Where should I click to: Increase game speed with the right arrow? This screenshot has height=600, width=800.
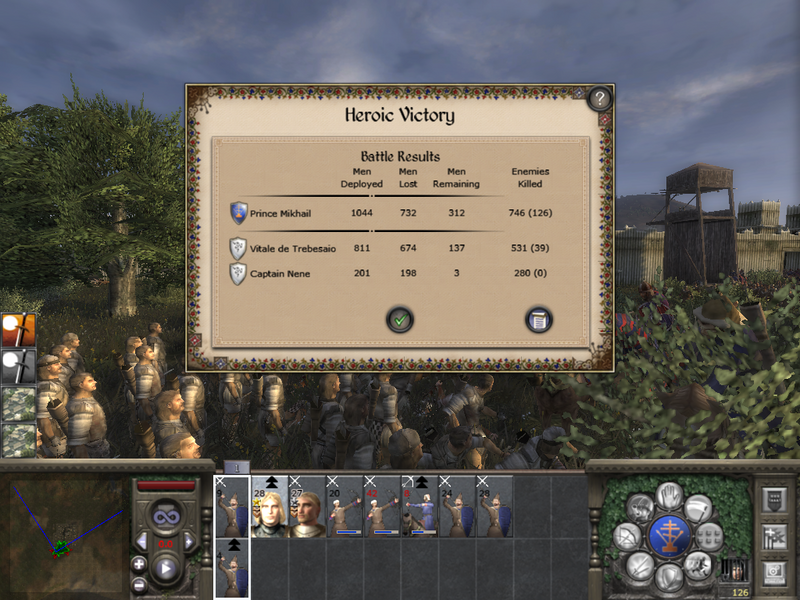(x=188, y=542)
